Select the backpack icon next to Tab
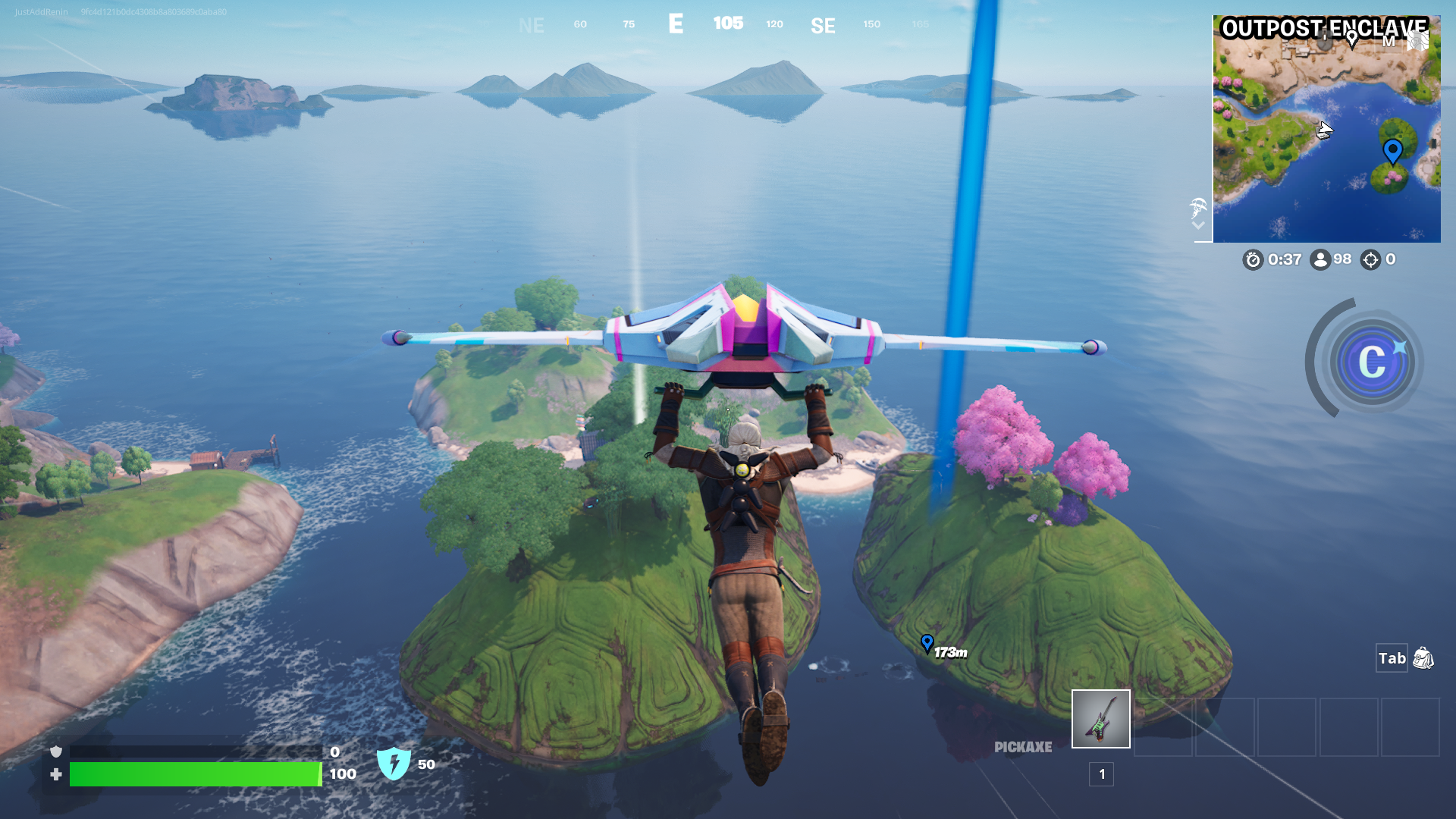The image size is (1456, 819). tap(1423, 659)
